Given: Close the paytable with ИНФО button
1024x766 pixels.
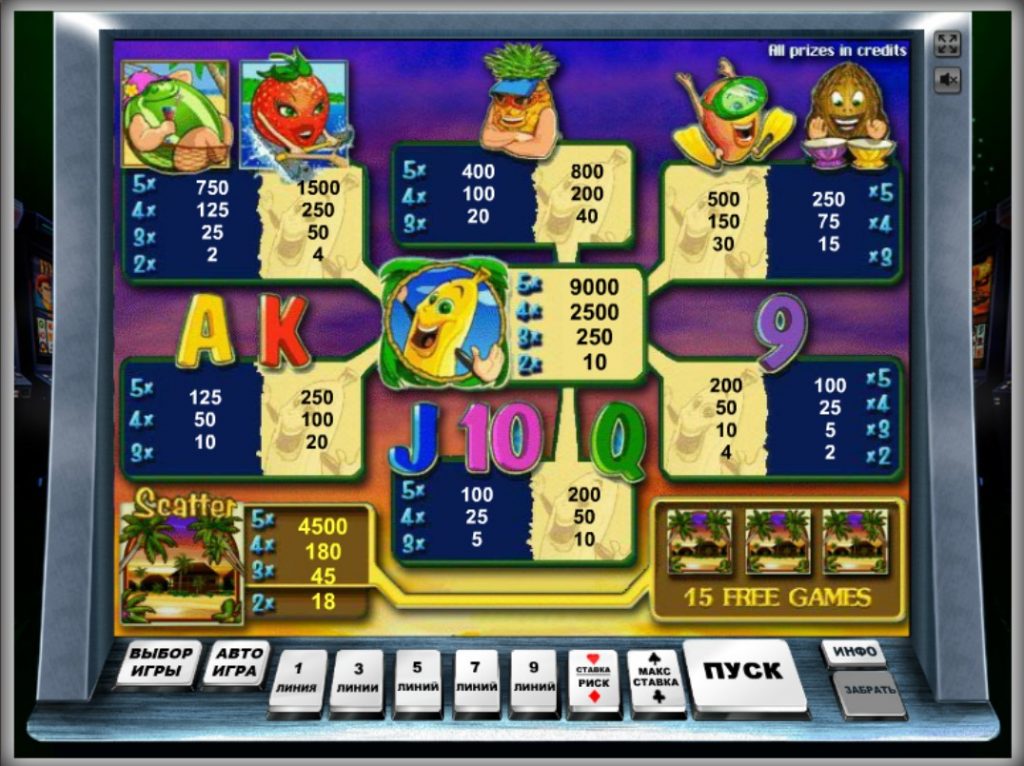Looking at the screenshot, I should [854, 652].
